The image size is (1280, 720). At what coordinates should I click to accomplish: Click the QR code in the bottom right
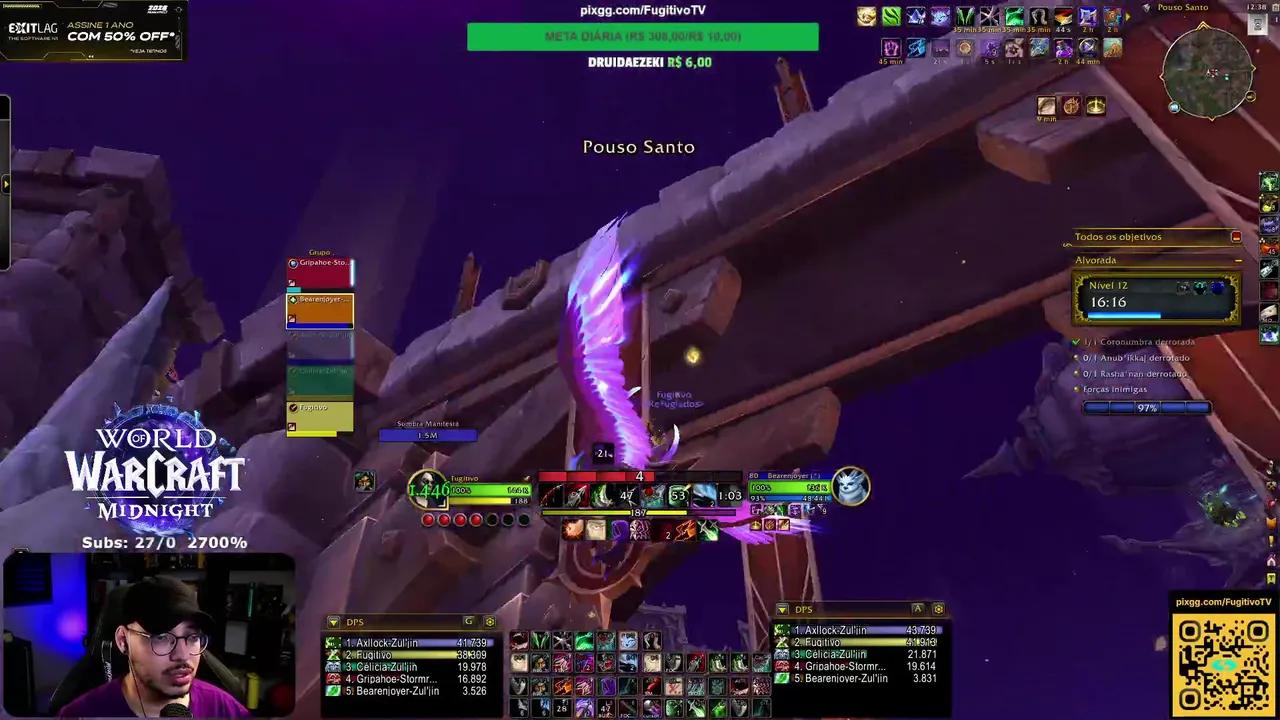1224,662
